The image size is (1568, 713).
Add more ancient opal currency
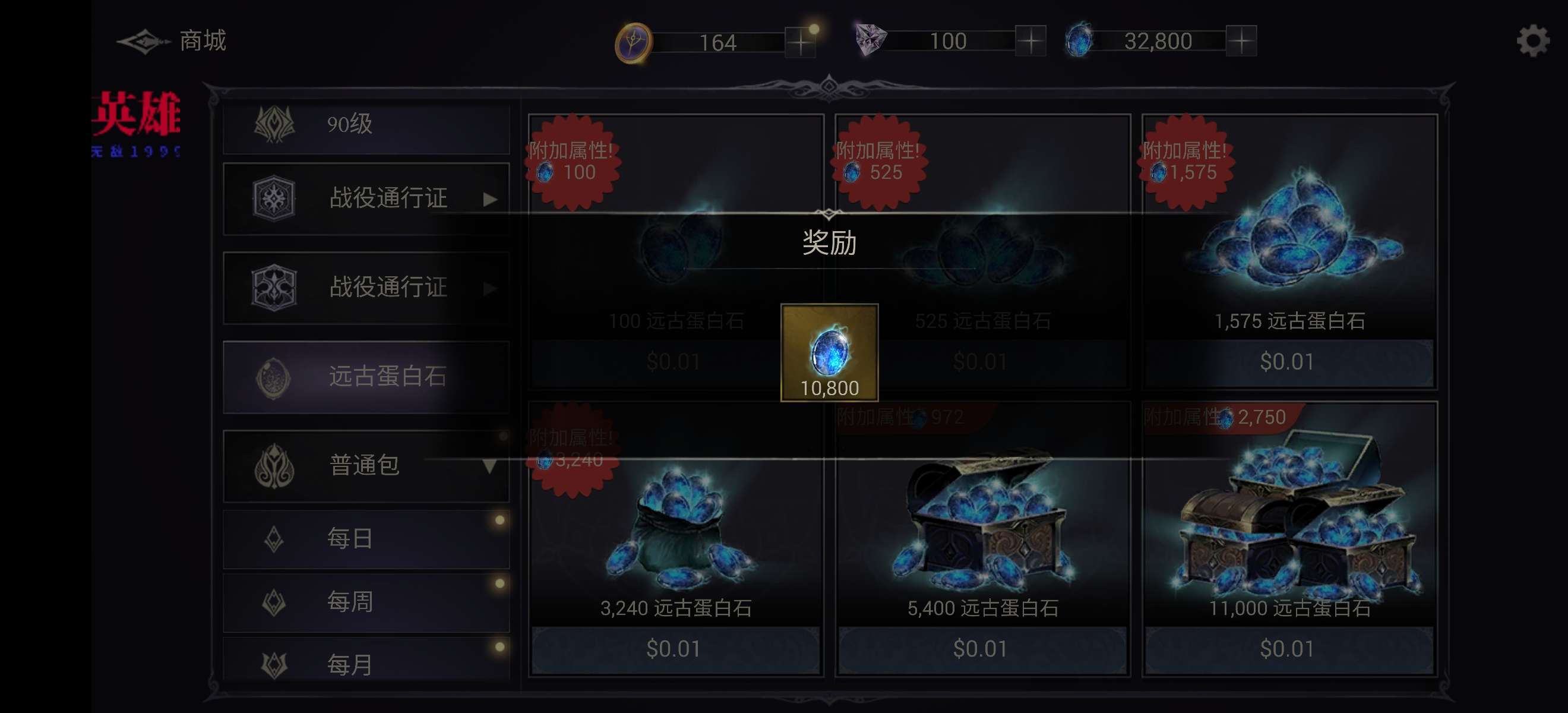tap(1241, 42)
